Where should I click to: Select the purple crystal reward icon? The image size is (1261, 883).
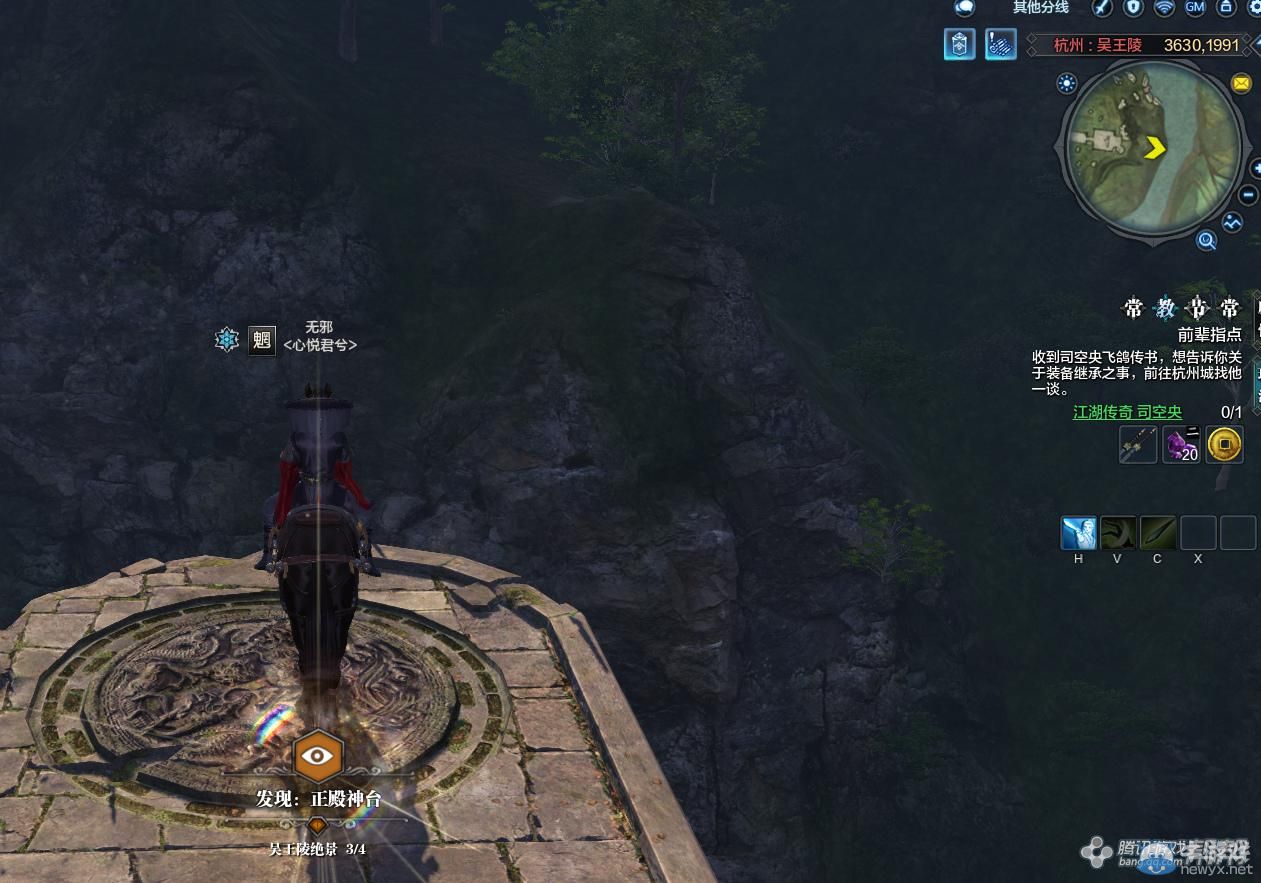pos(1181,445)
